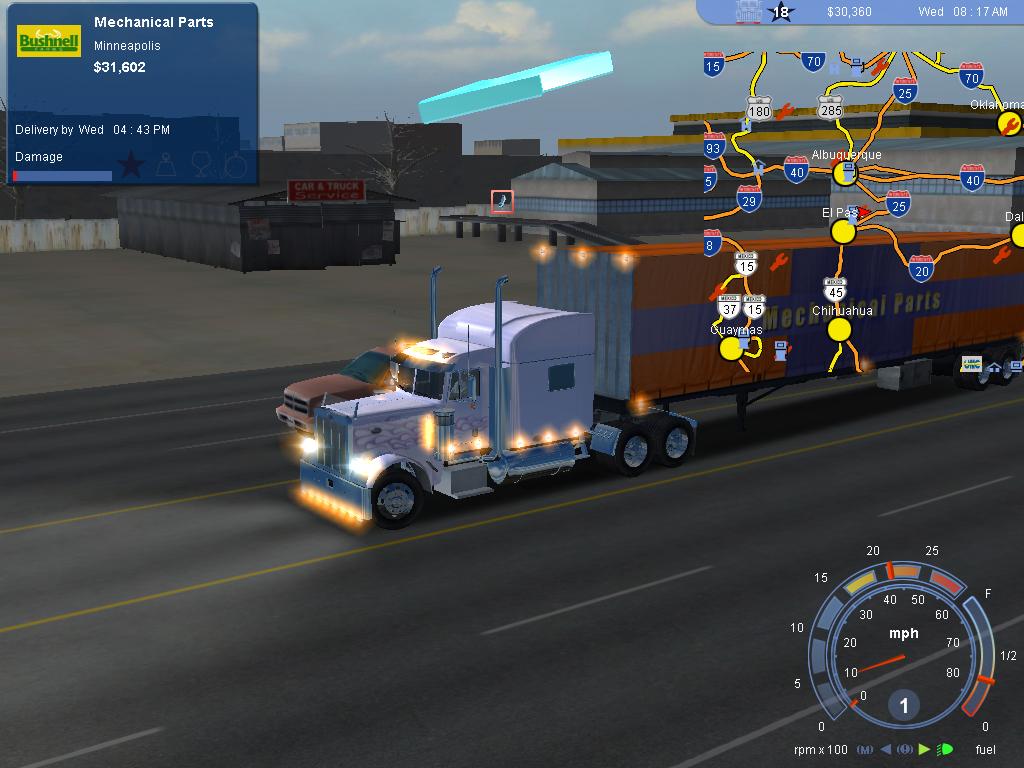Image resolution: width=1024 pixels, height=768 pixels.
Task: Select the Mechanical Parts job title
Action: point(153,22)
